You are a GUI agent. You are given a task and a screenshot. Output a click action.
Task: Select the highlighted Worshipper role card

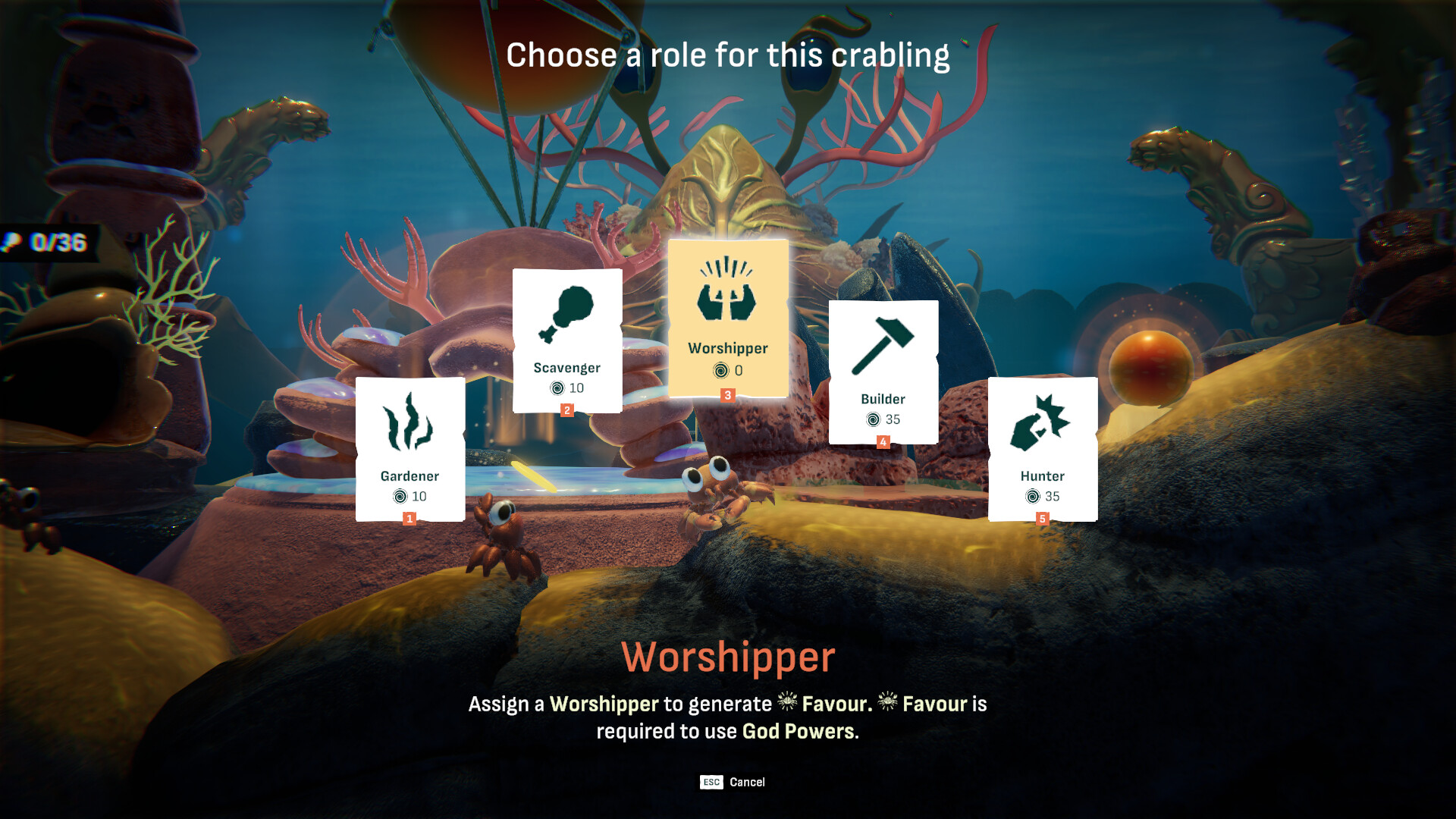[x=726, y=318]
